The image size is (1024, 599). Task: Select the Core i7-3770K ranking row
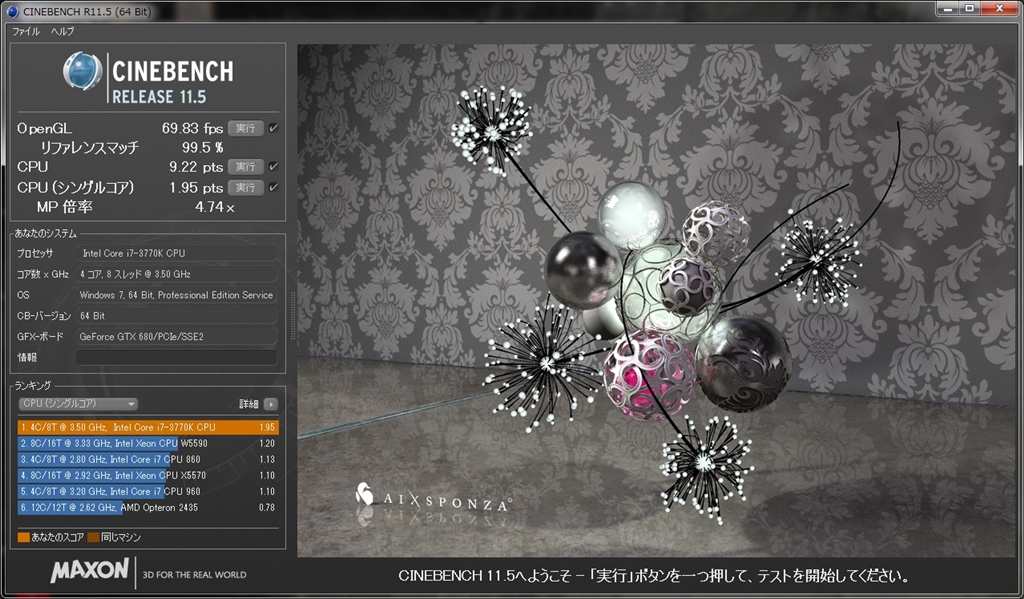pyautogui.click(x=147, y=427)
